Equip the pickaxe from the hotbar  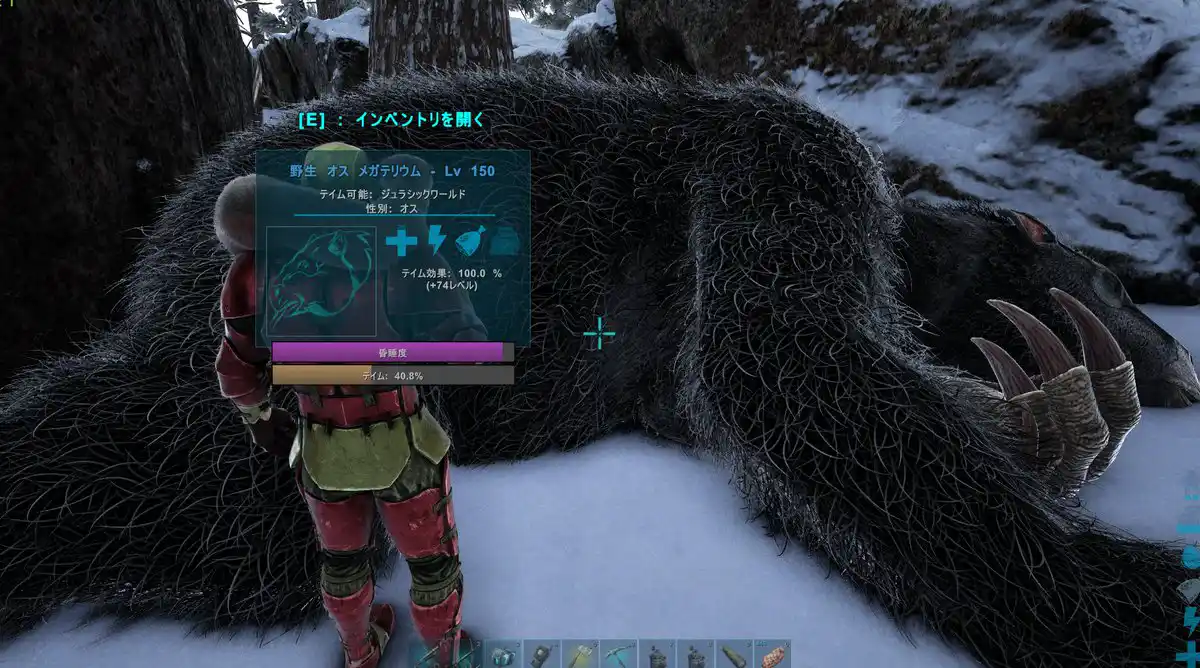(619, 655)
